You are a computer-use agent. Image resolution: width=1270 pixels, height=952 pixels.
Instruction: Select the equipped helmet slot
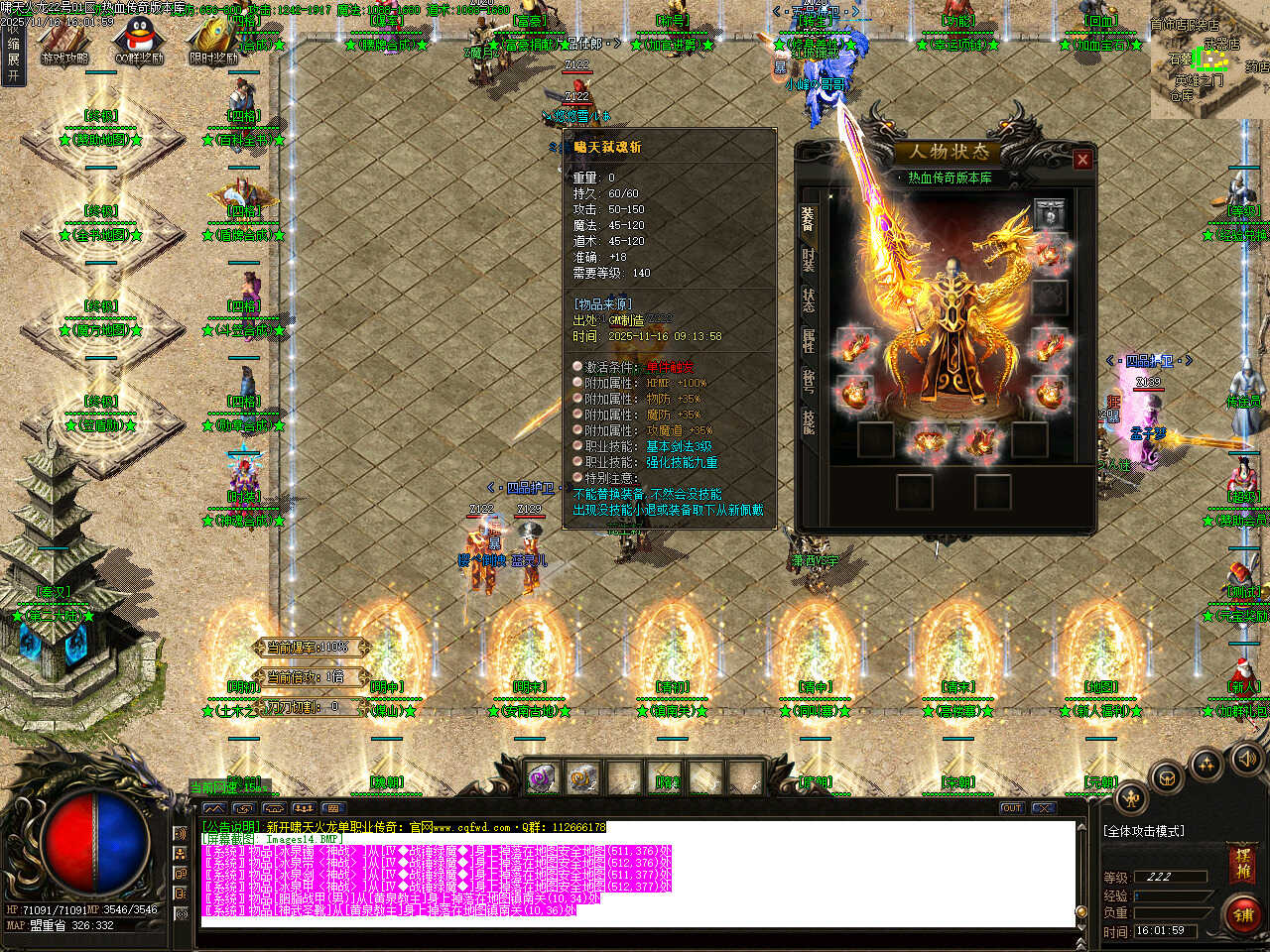click(1049, 212)
